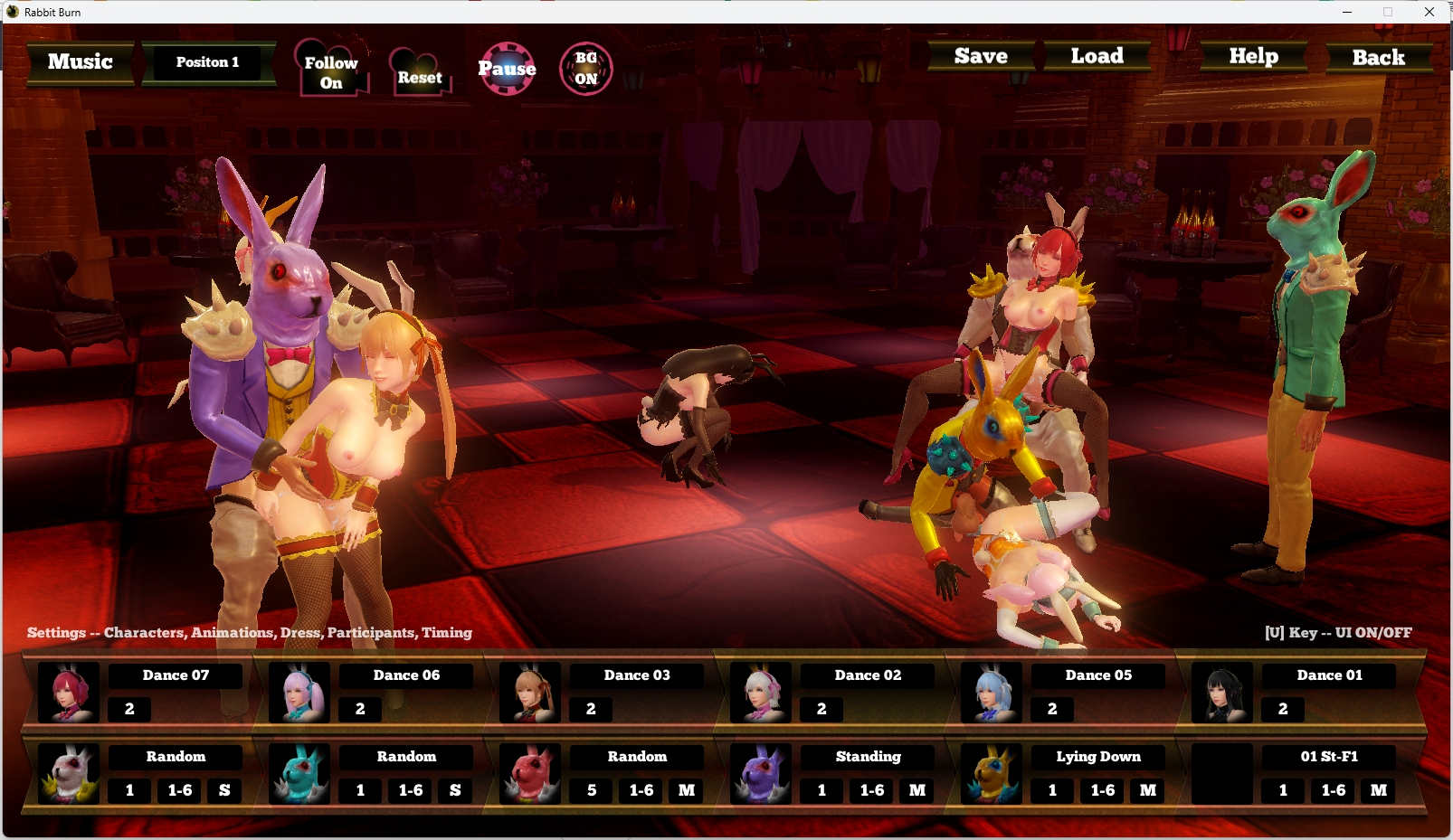Select the Dance 05 animation label

(1098, 675)
